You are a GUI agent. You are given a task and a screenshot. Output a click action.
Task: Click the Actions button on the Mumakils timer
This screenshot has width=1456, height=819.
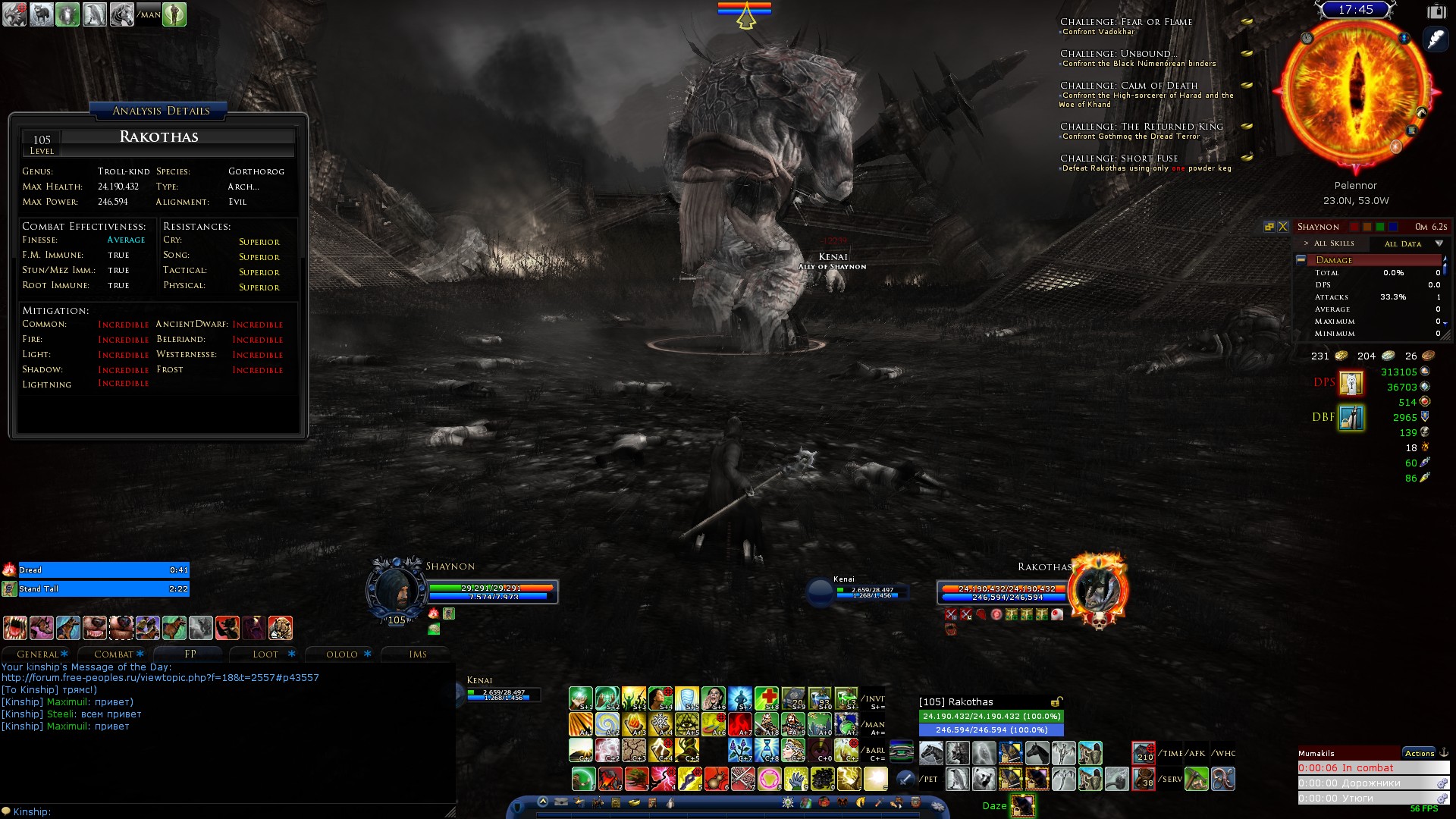[x=1419, y=753]
